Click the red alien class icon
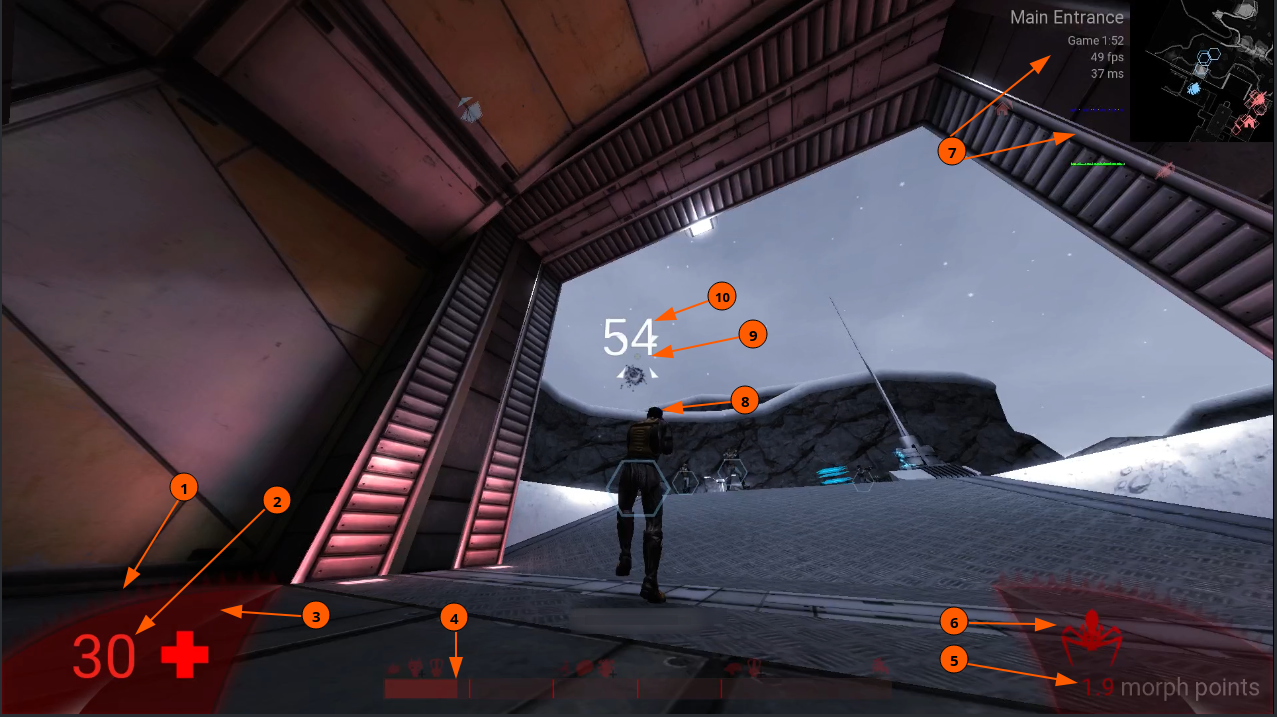1277x717 pixels. coord(1091,634)
